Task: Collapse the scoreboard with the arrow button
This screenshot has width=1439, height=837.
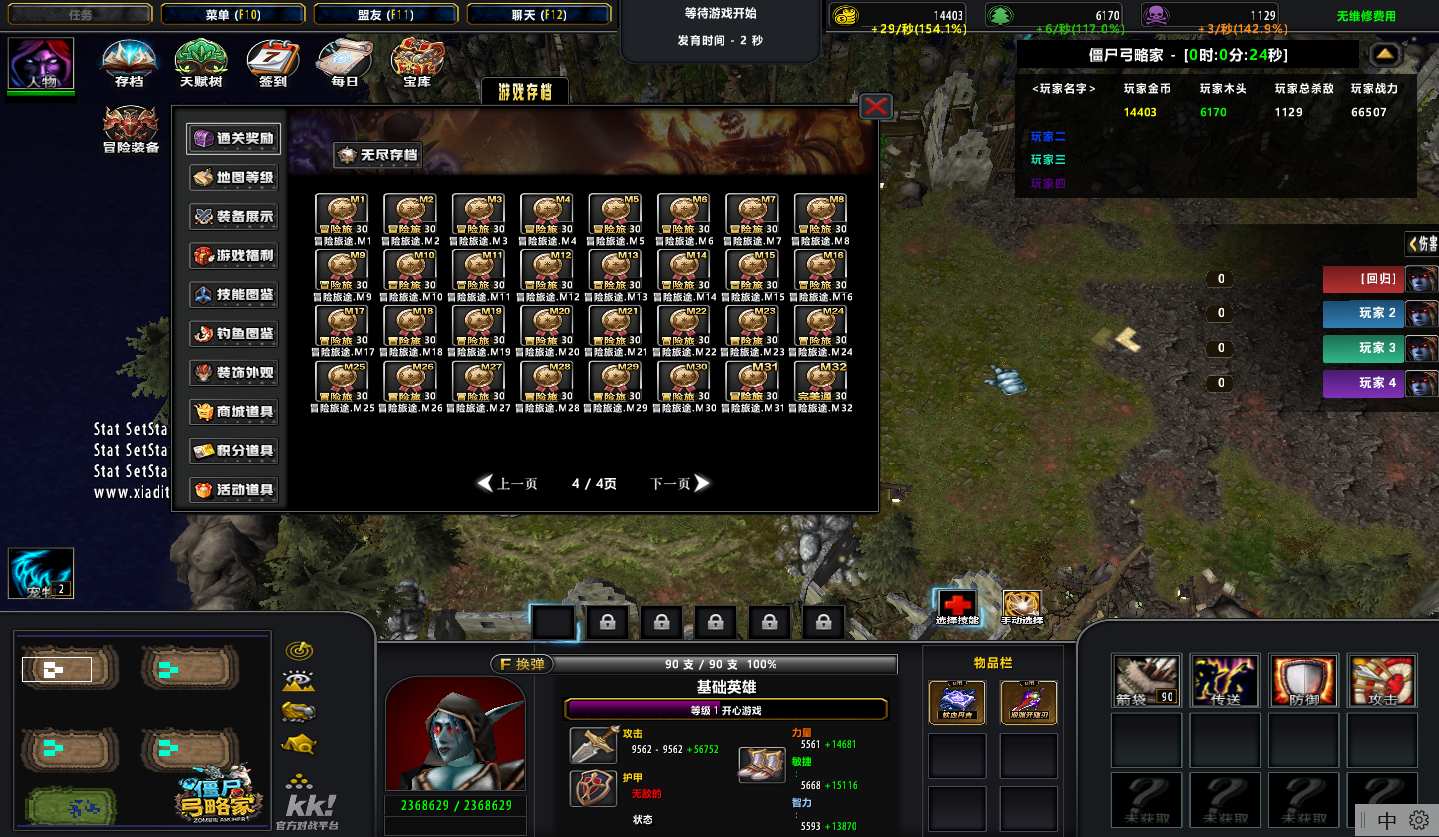Action: point(1385,54)
